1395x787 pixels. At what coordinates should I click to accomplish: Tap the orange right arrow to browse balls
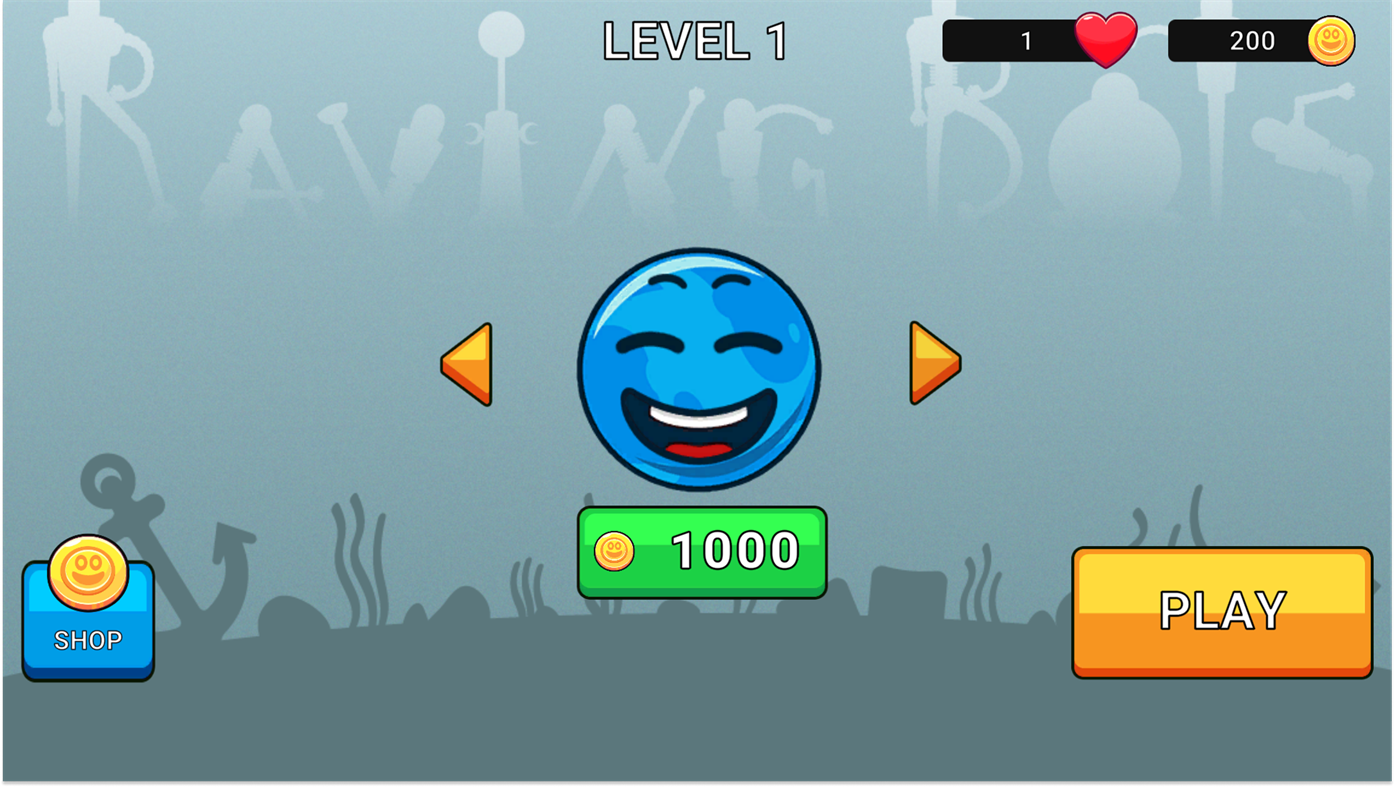[x=934, y=363]
